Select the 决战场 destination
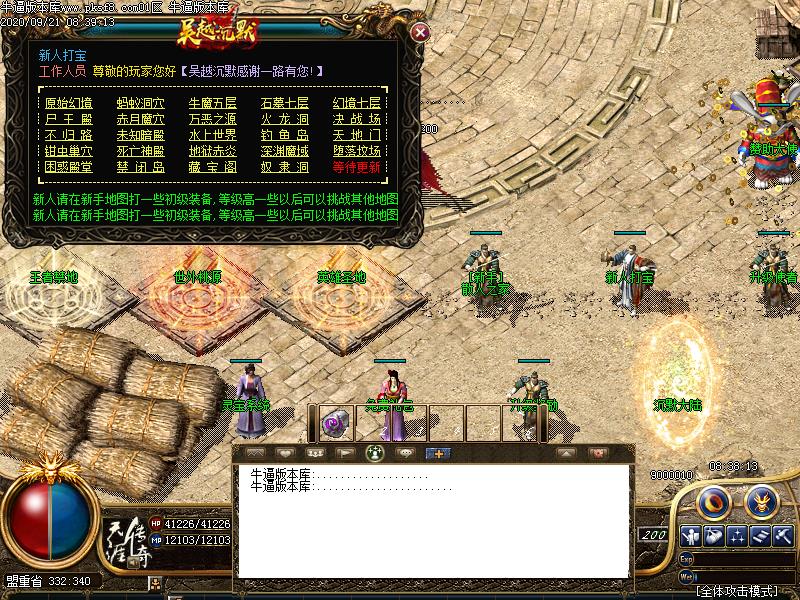Viewport: 800px width, 600px height. pyautogui.click(x=357, y=119)
